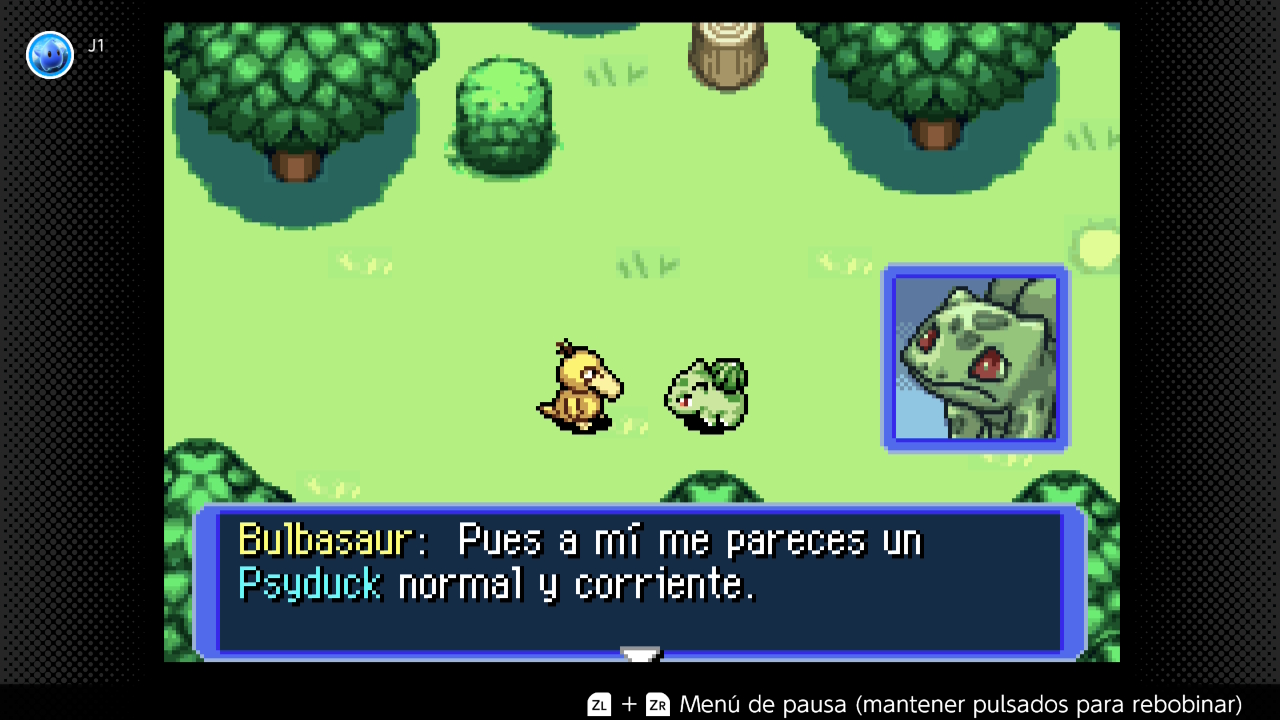
Task: Click Bulbasaur's dialogue text box
Action: tap(640, 582)
